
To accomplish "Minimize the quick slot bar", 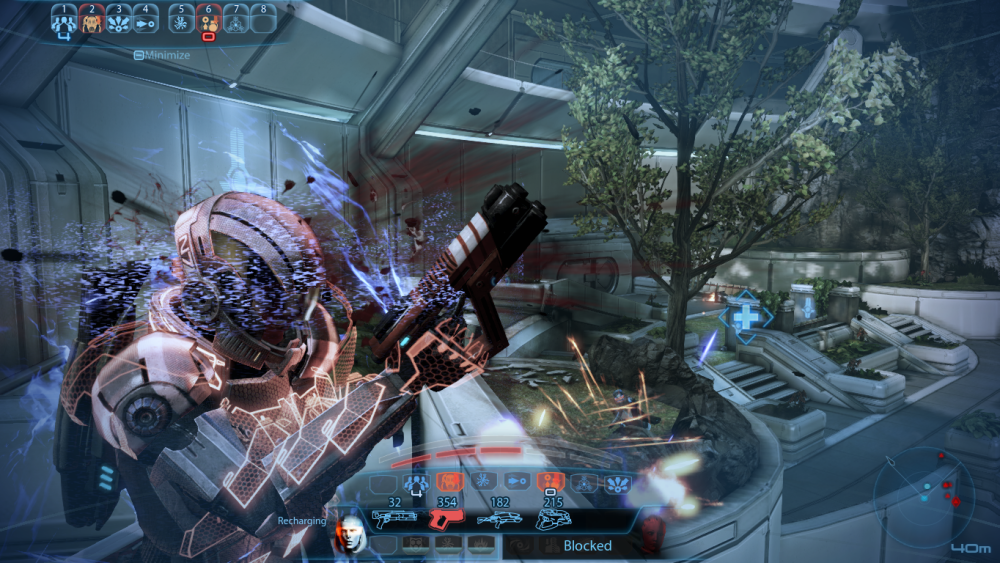I will [161, 55].
